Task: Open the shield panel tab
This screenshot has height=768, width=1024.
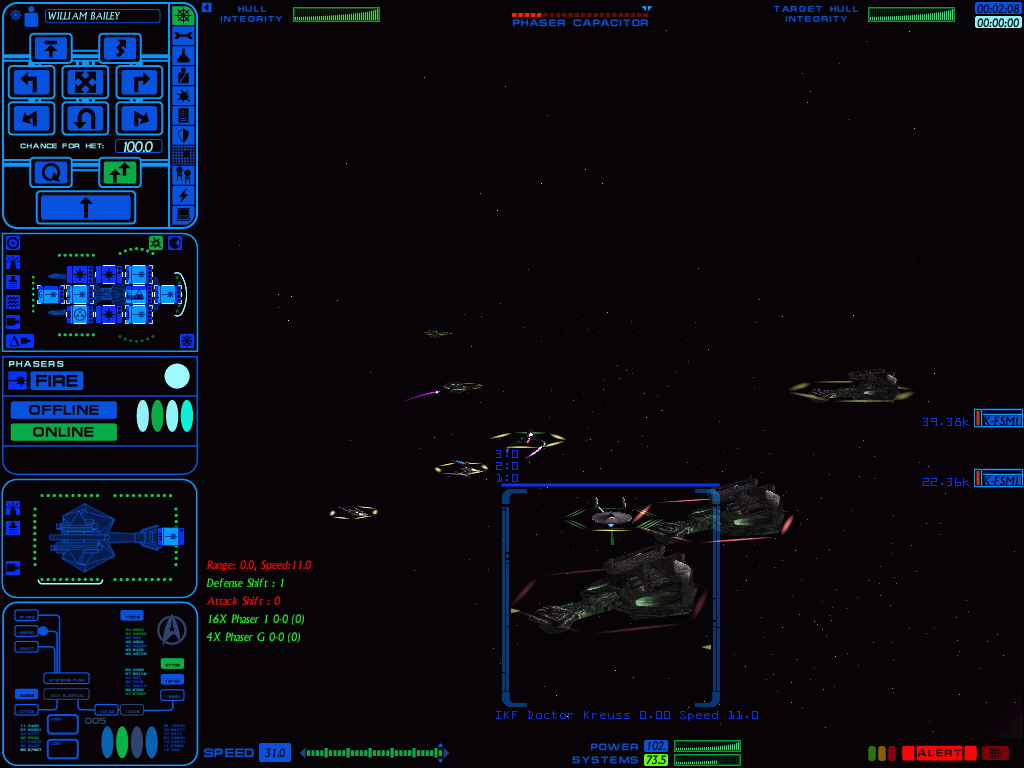Action: (183, 135)
